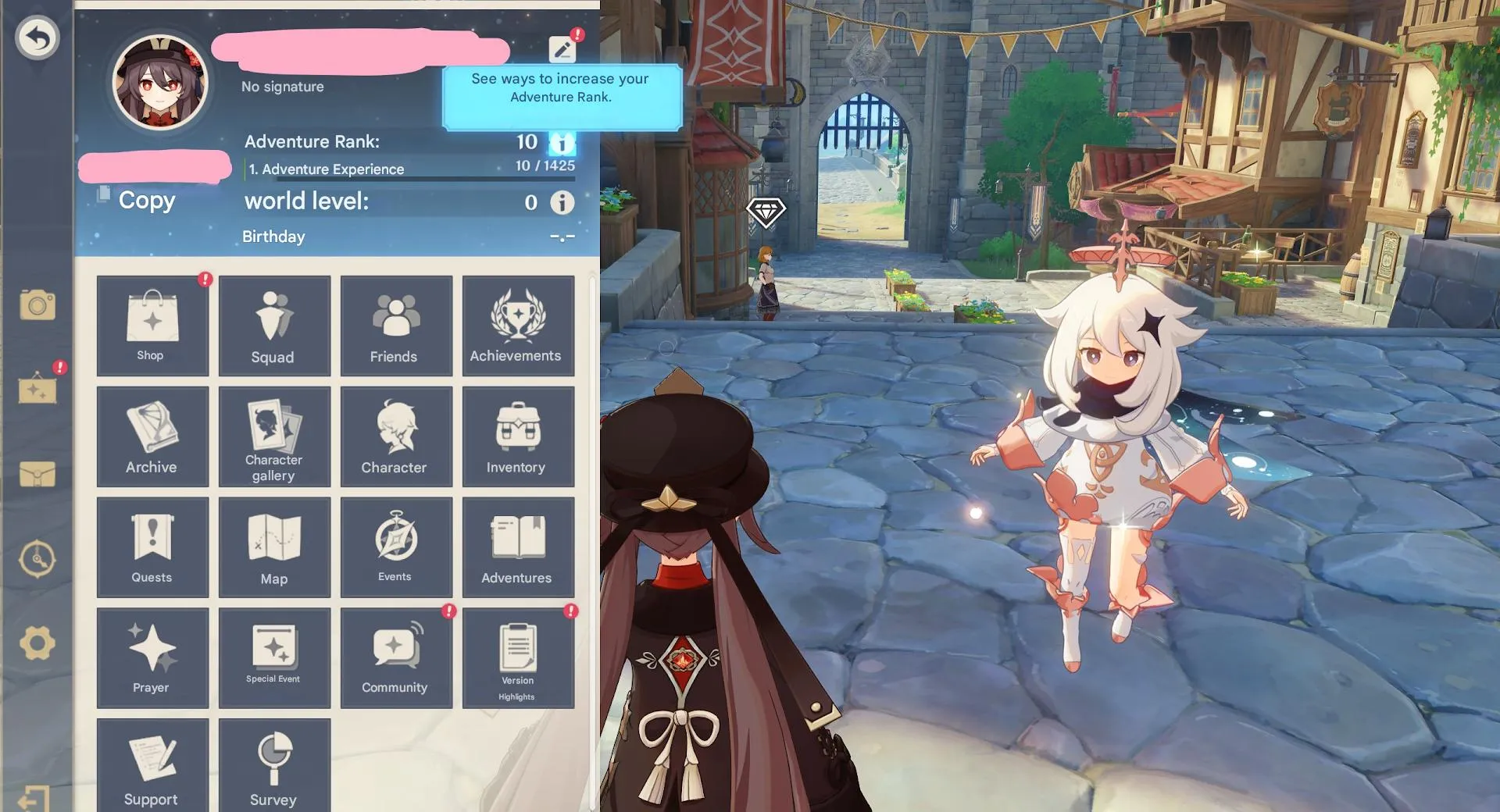Screen dimensions: 1500x812
Task: Copy the player UID
Action: pyautogui.click(x=137, y=200)
